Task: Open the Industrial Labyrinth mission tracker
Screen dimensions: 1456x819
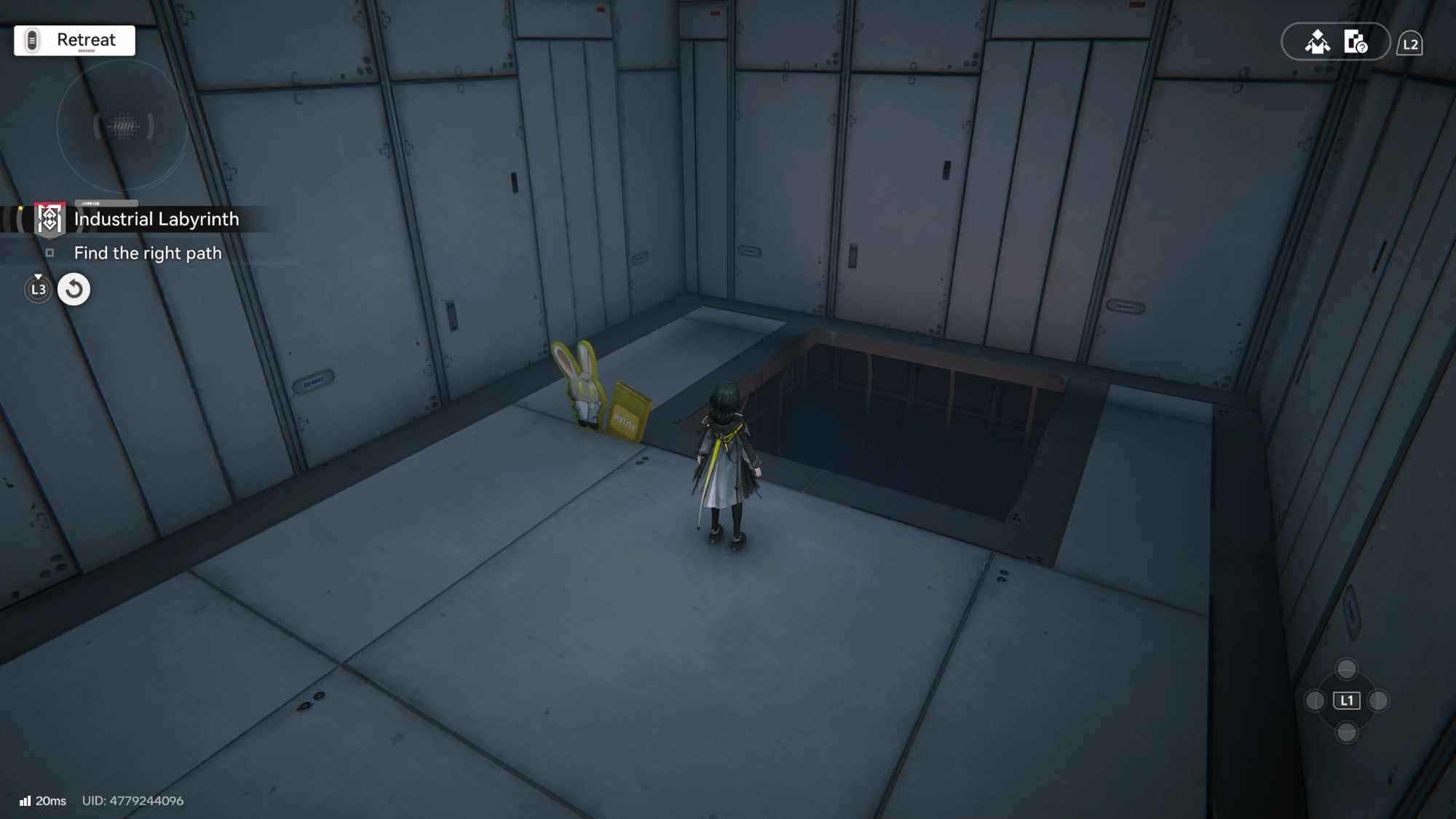Action: [156, 219]
